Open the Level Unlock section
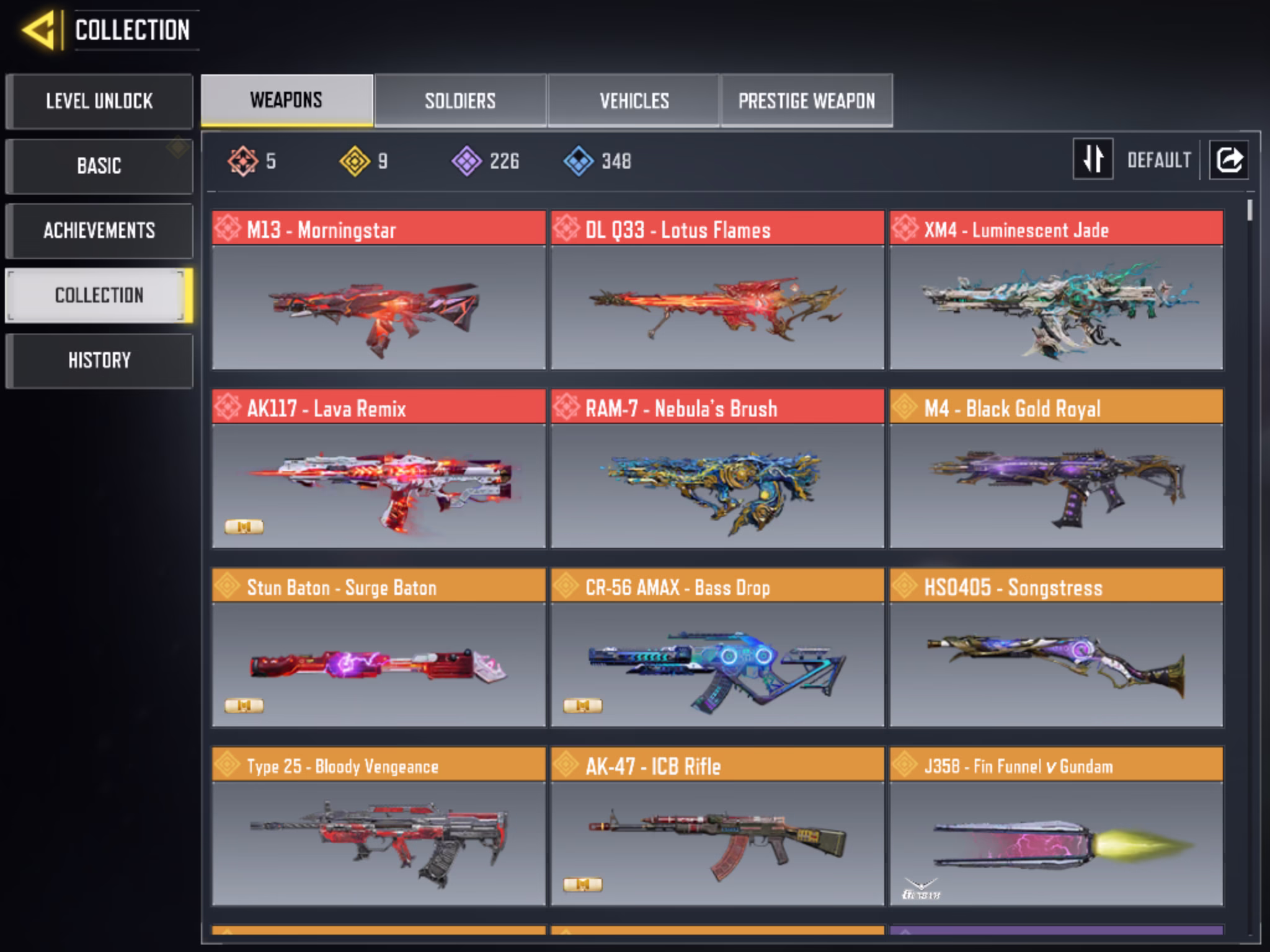Viewport: 1270px width, 952px height. pos(99,101)
